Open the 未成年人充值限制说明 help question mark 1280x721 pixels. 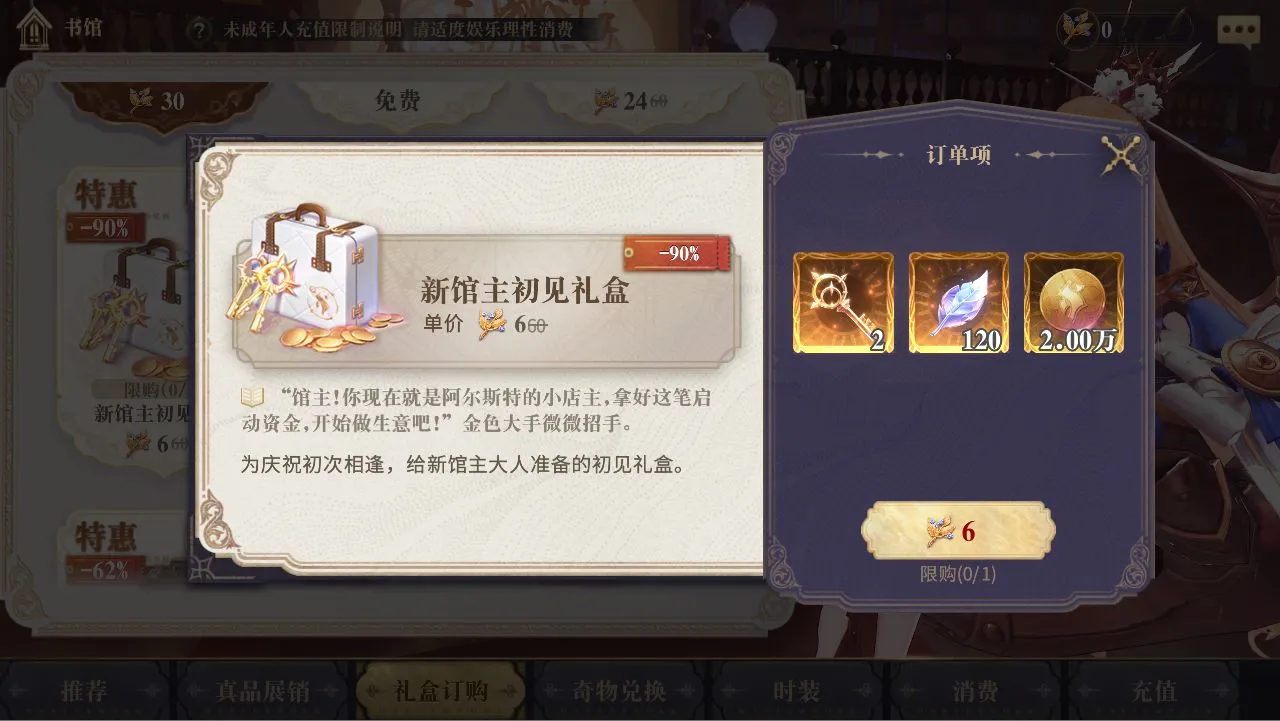coord(200,29)
